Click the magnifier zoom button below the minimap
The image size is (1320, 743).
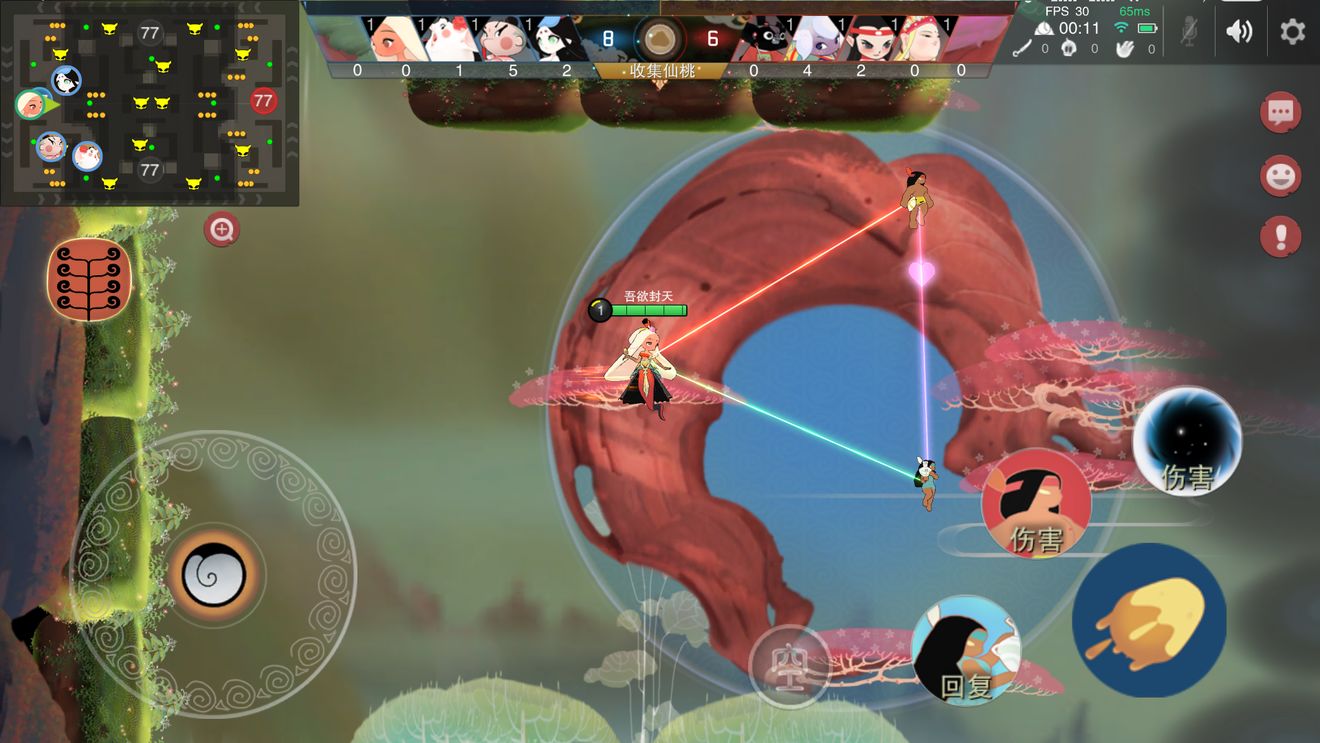tap(221, 230)
